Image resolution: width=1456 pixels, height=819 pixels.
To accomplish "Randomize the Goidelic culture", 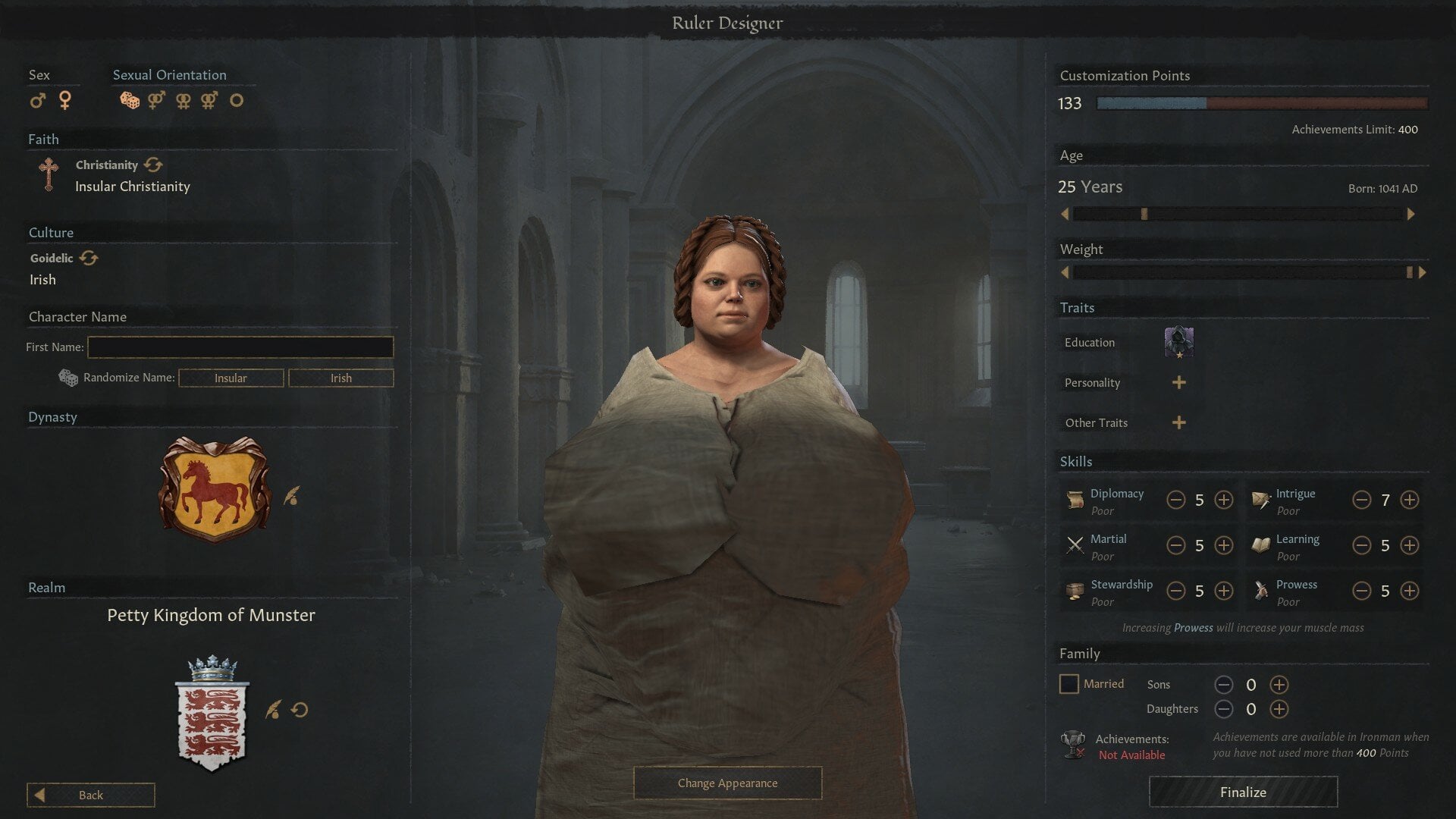I will 89,258.
